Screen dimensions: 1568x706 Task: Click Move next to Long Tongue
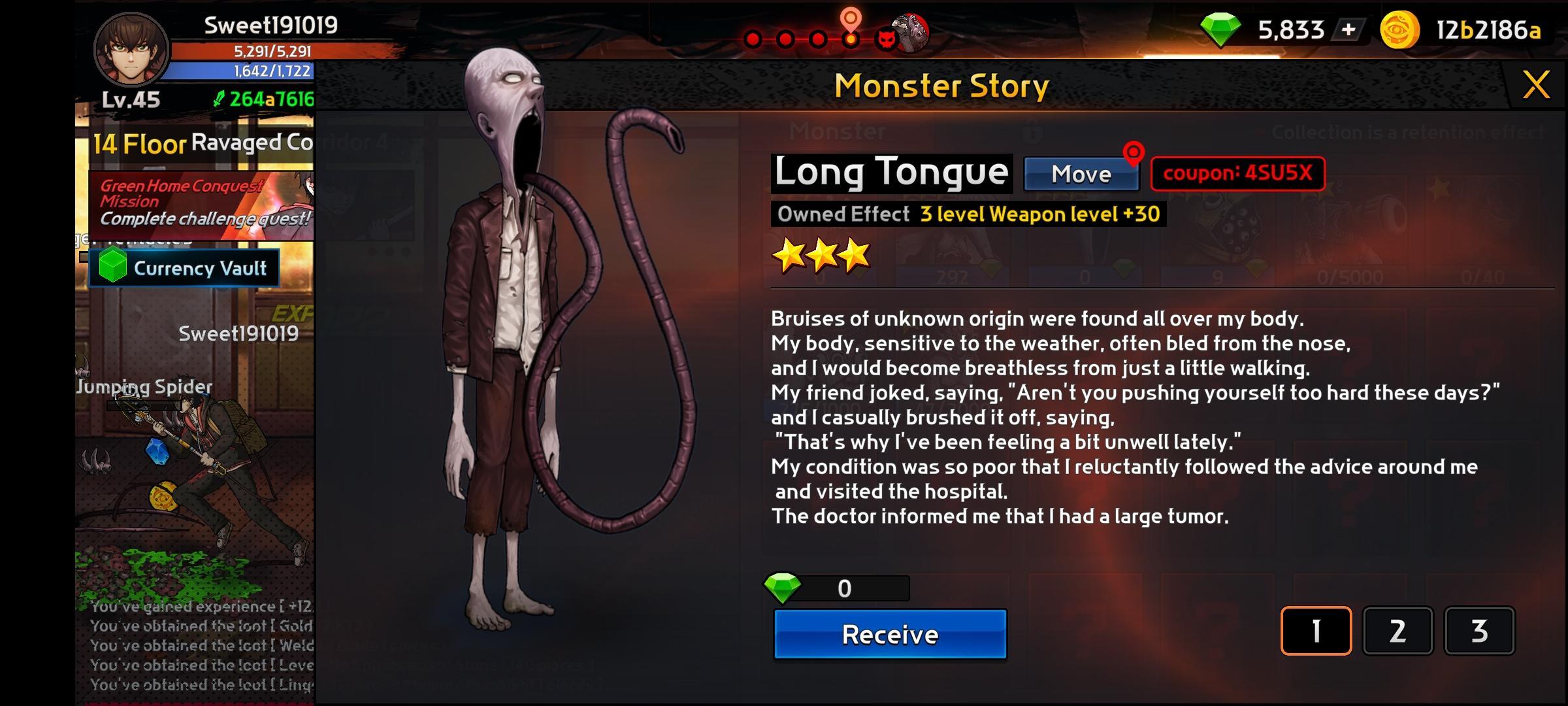(1081, 174)
